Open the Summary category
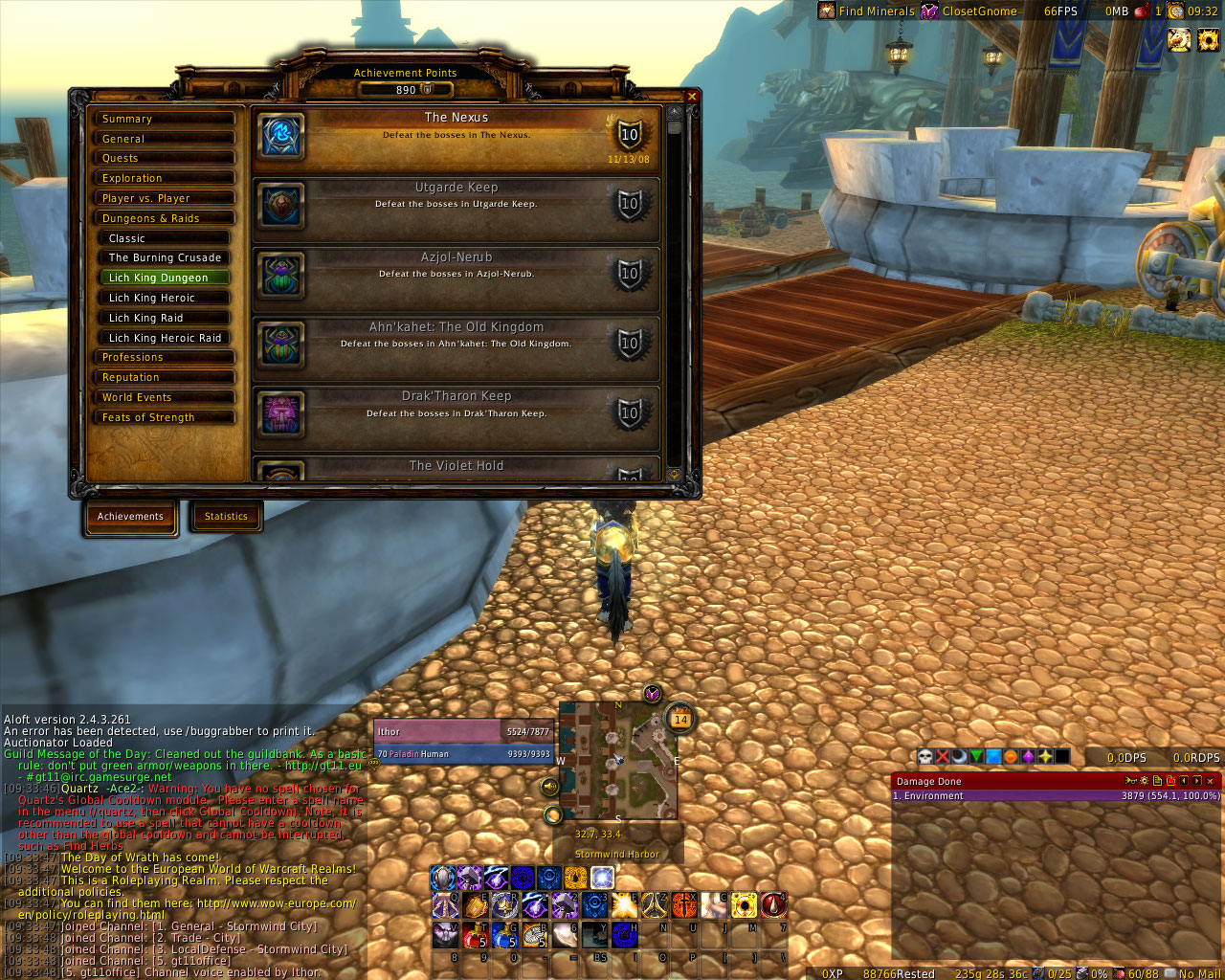Viewport: 1225px width, 980px height. tap(164, 119)
